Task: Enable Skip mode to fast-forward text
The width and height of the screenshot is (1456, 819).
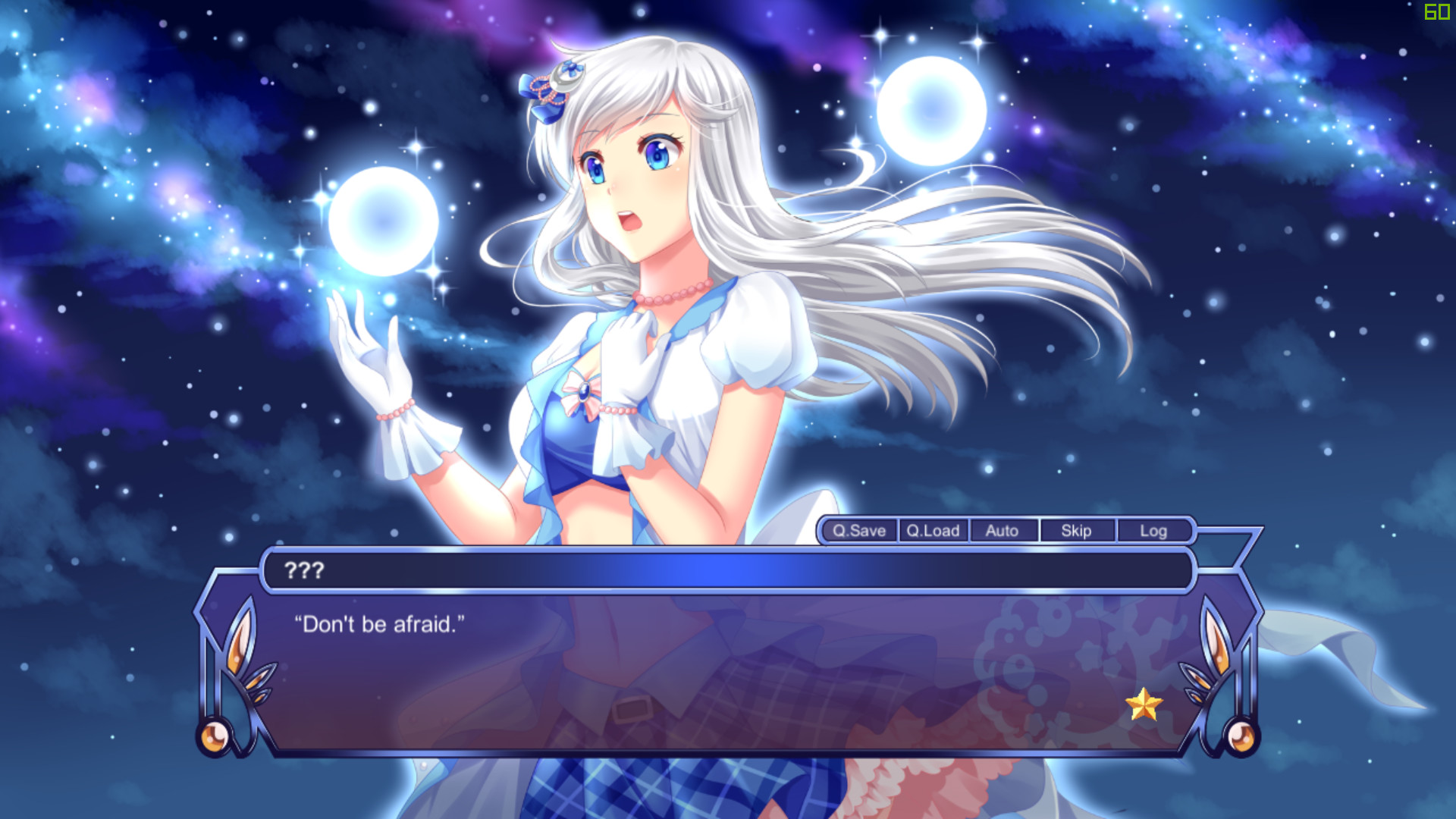Action: click(1076, 531)
